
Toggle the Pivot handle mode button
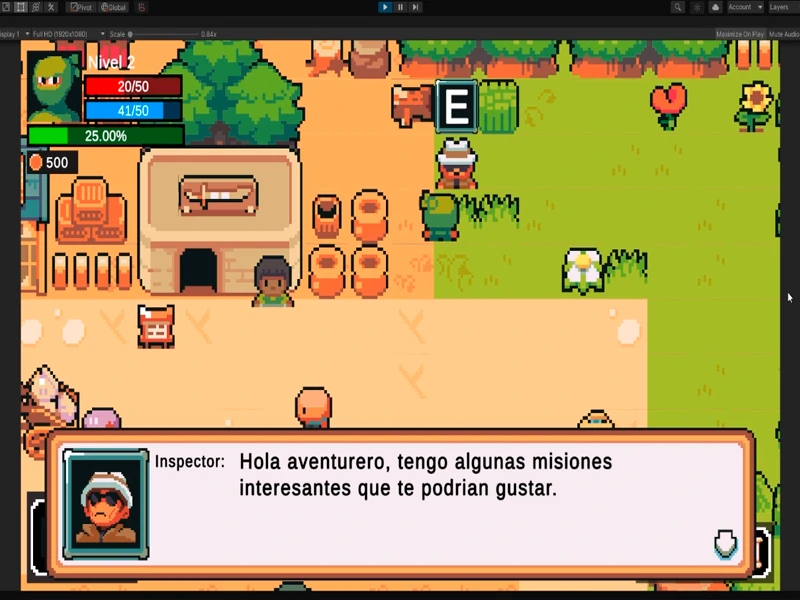[x=80, y=7]
